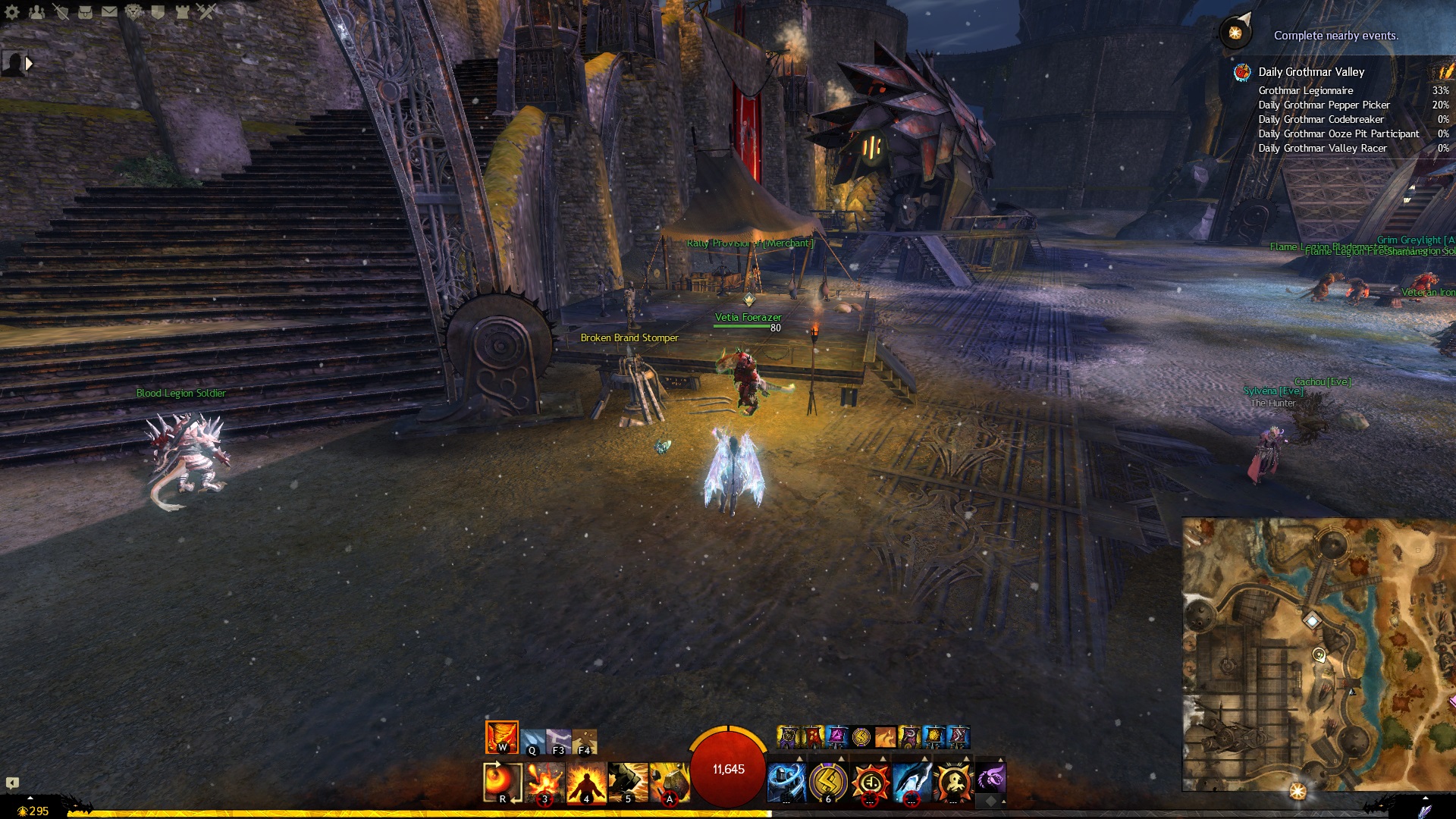Open the mail envelope icon

109,12
